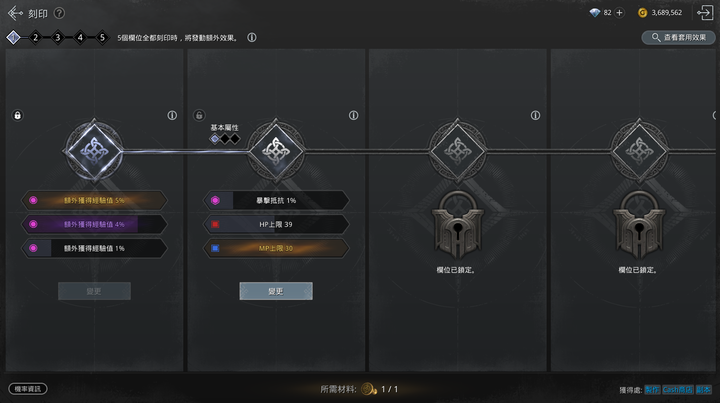
Task: Open the 機率資訊 probability info
Action: 28,388
